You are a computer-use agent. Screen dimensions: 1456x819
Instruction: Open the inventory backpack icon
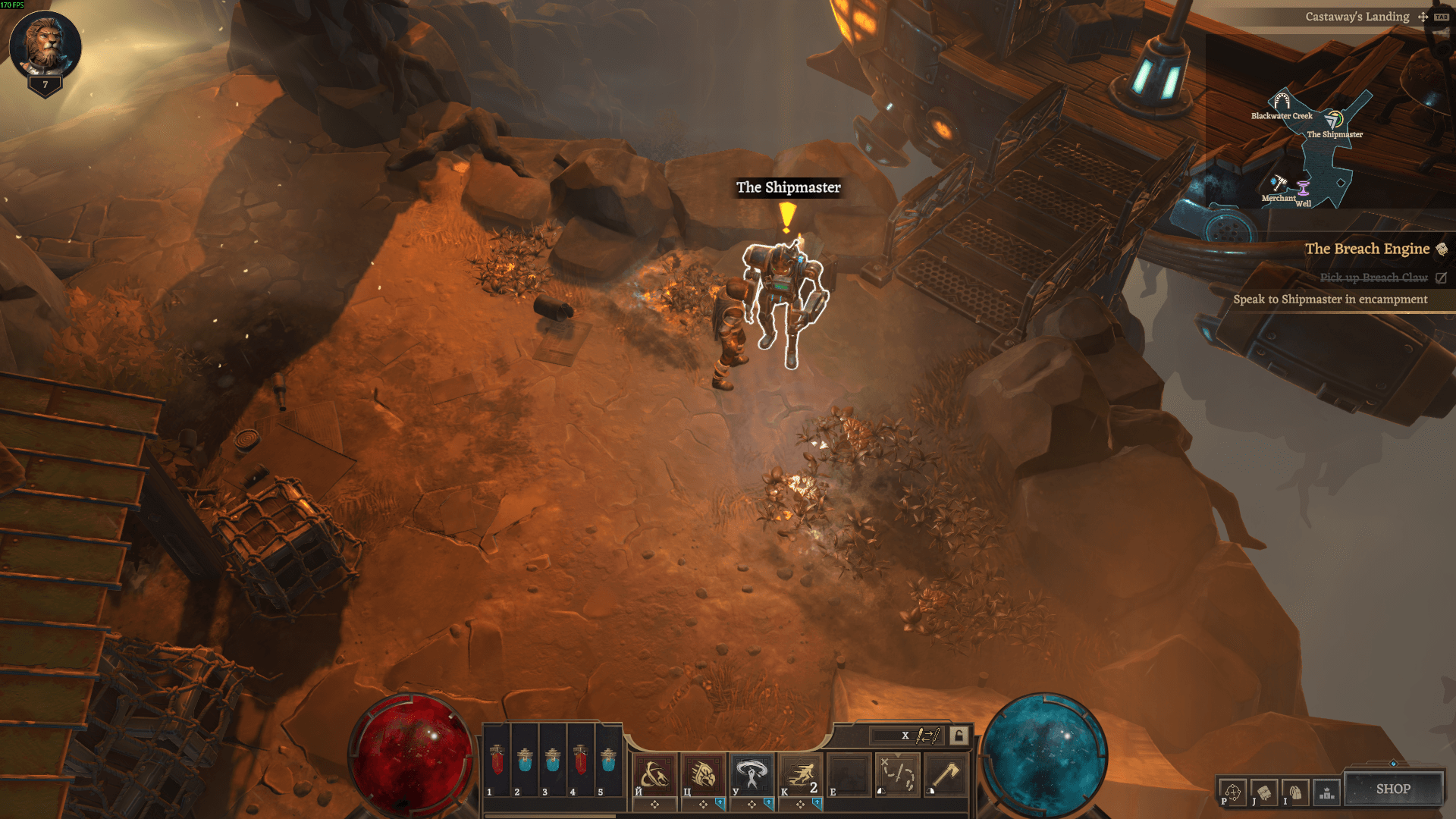click(1296, 792)
